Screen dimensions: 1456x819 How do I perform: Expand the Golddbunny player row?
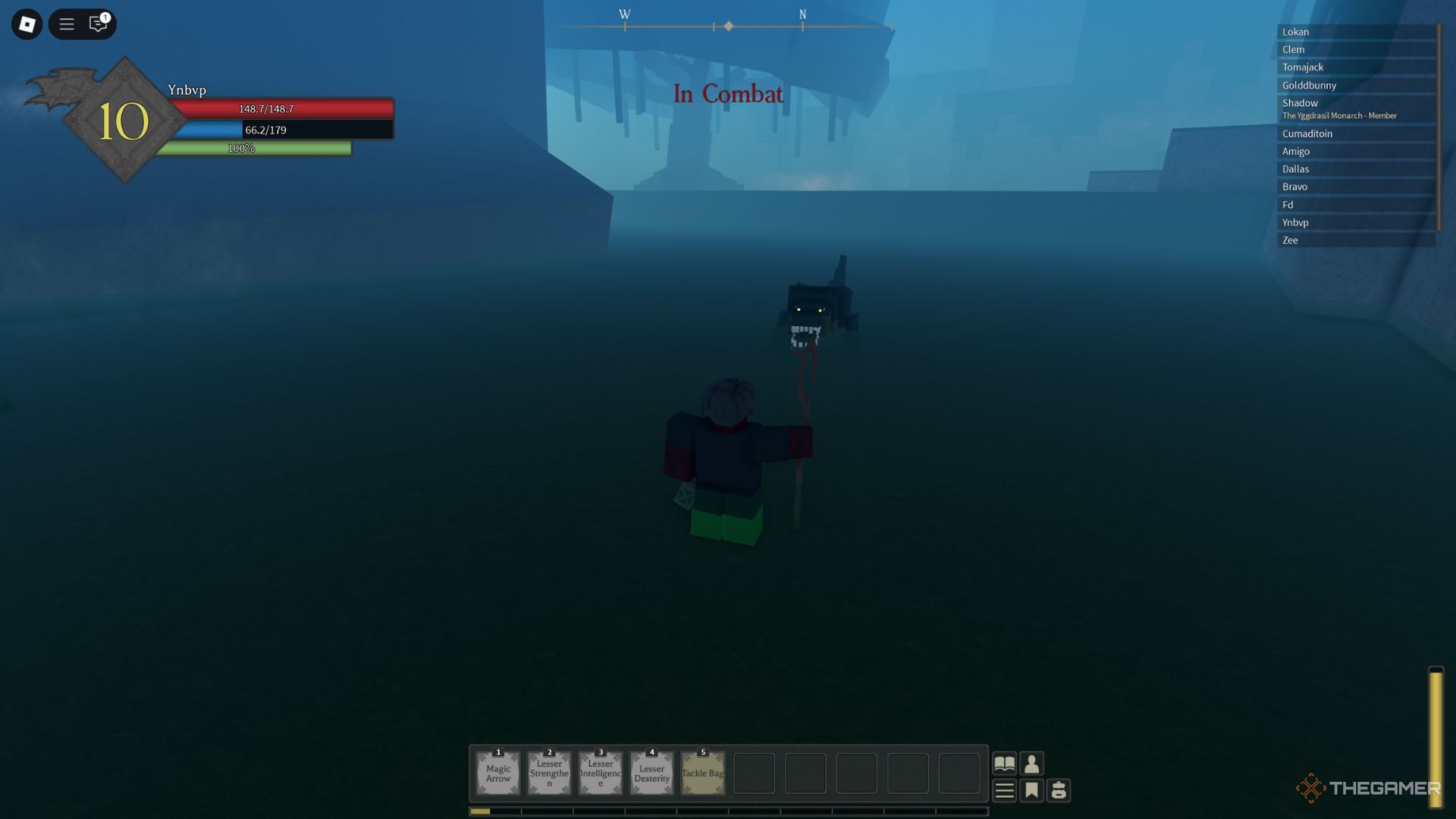(x=1357, y=85)
